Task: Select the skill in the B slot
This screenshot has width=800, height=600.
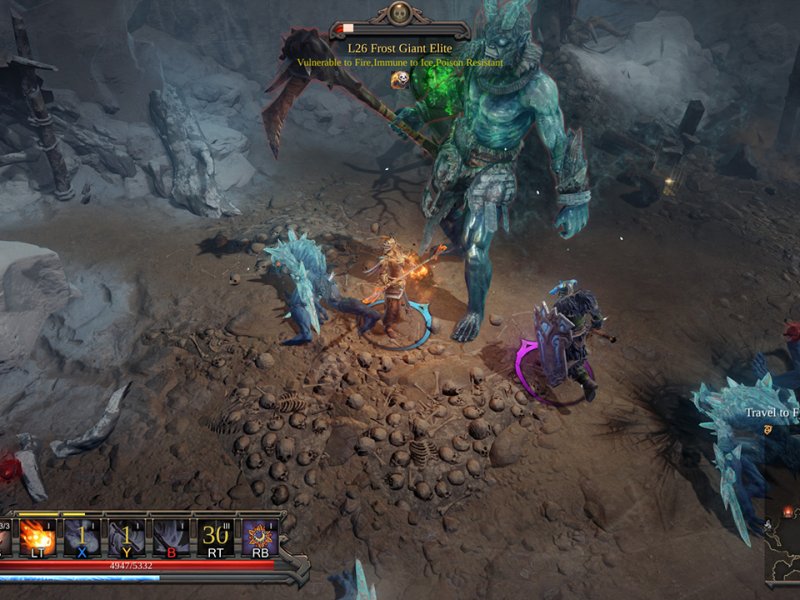Action: pos(170,536)
